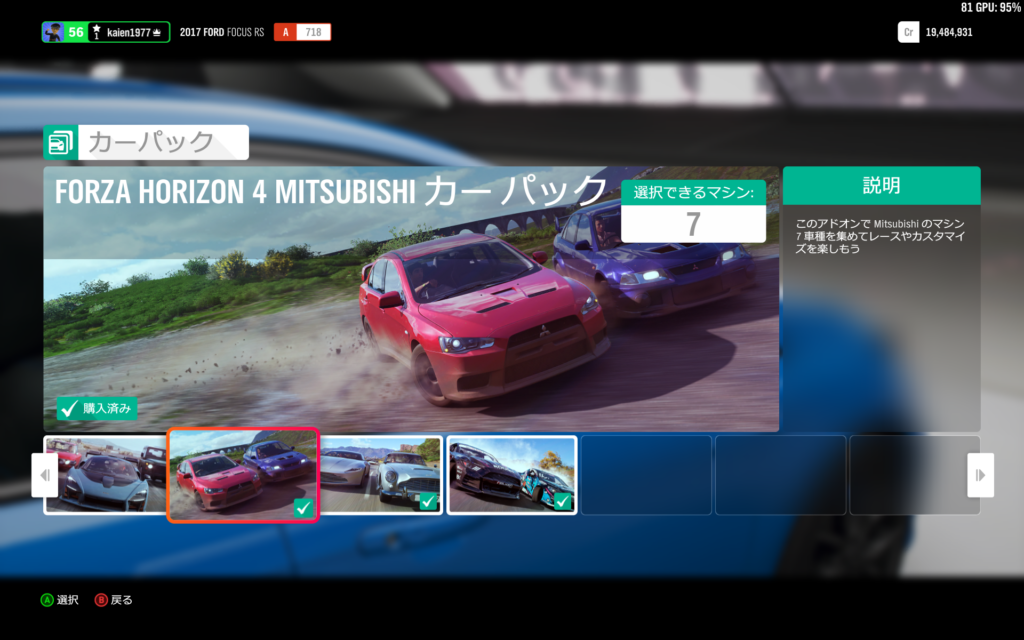This screenshot has height=640, width=1024.
Task: Show previous car packs with left arrow
Action: coord(44,475)
